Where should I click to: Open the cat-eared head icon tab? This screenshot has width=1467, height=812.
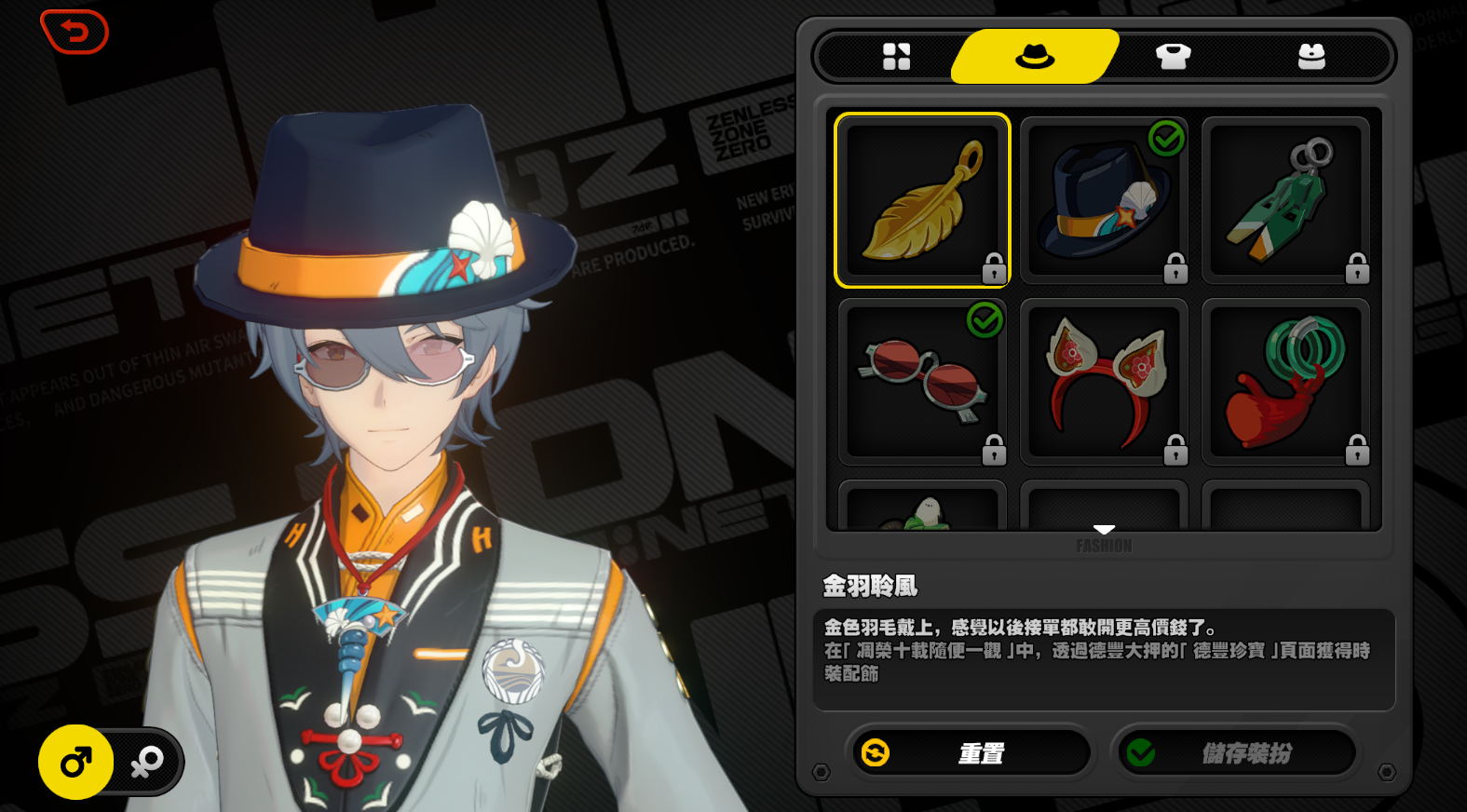pos(1311,57)
